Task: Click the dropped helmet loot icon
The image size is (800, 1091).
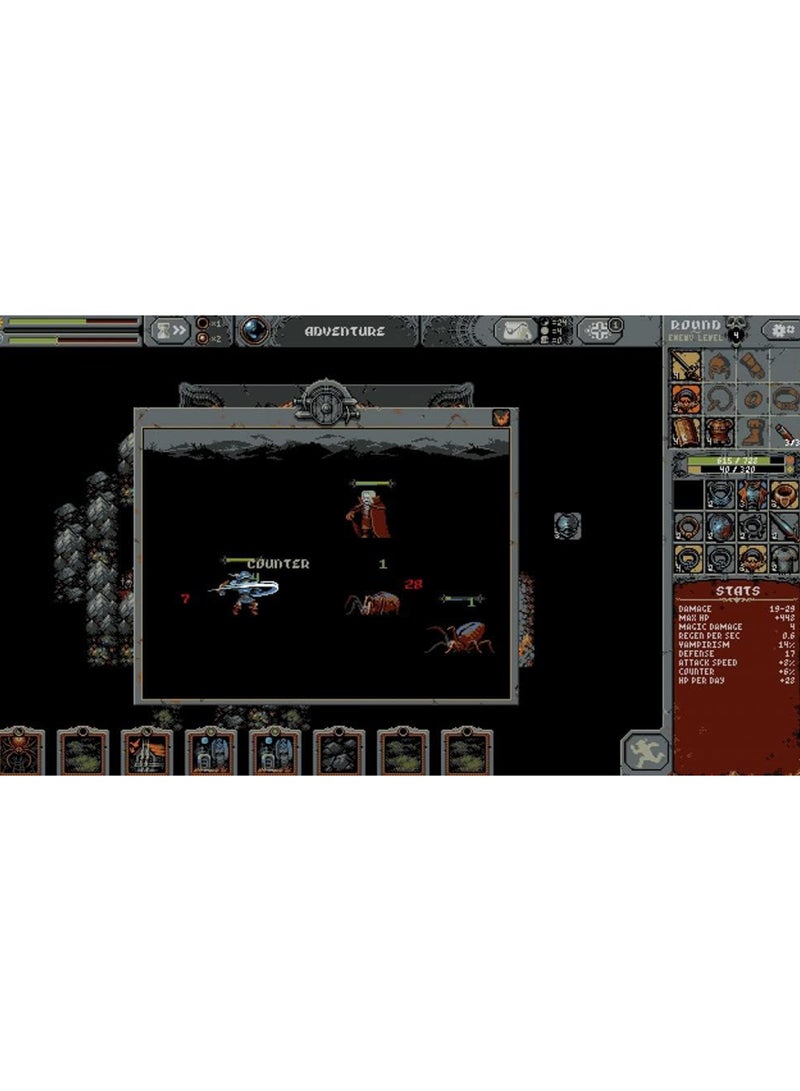Action: pyautogui.click(x=568, y=526)
